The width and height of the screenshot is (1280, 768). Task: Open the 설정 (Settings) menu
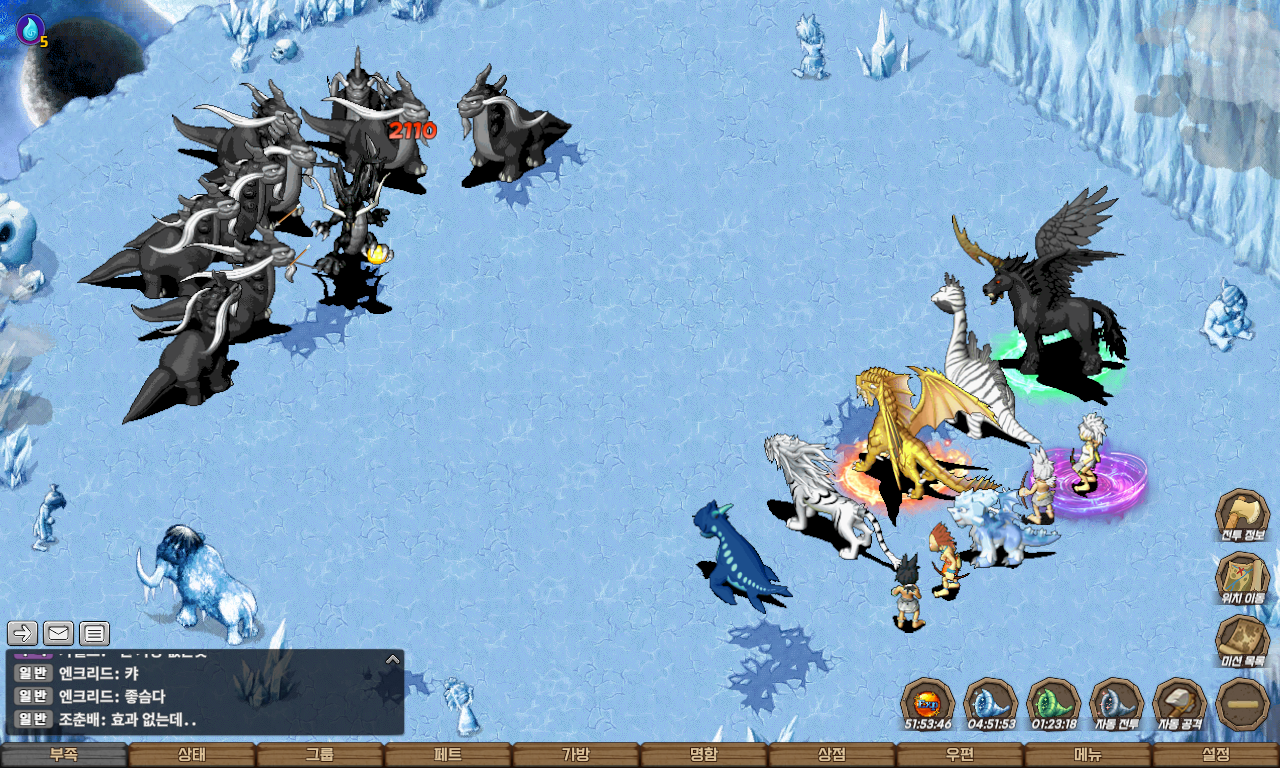pos(1216,755)
